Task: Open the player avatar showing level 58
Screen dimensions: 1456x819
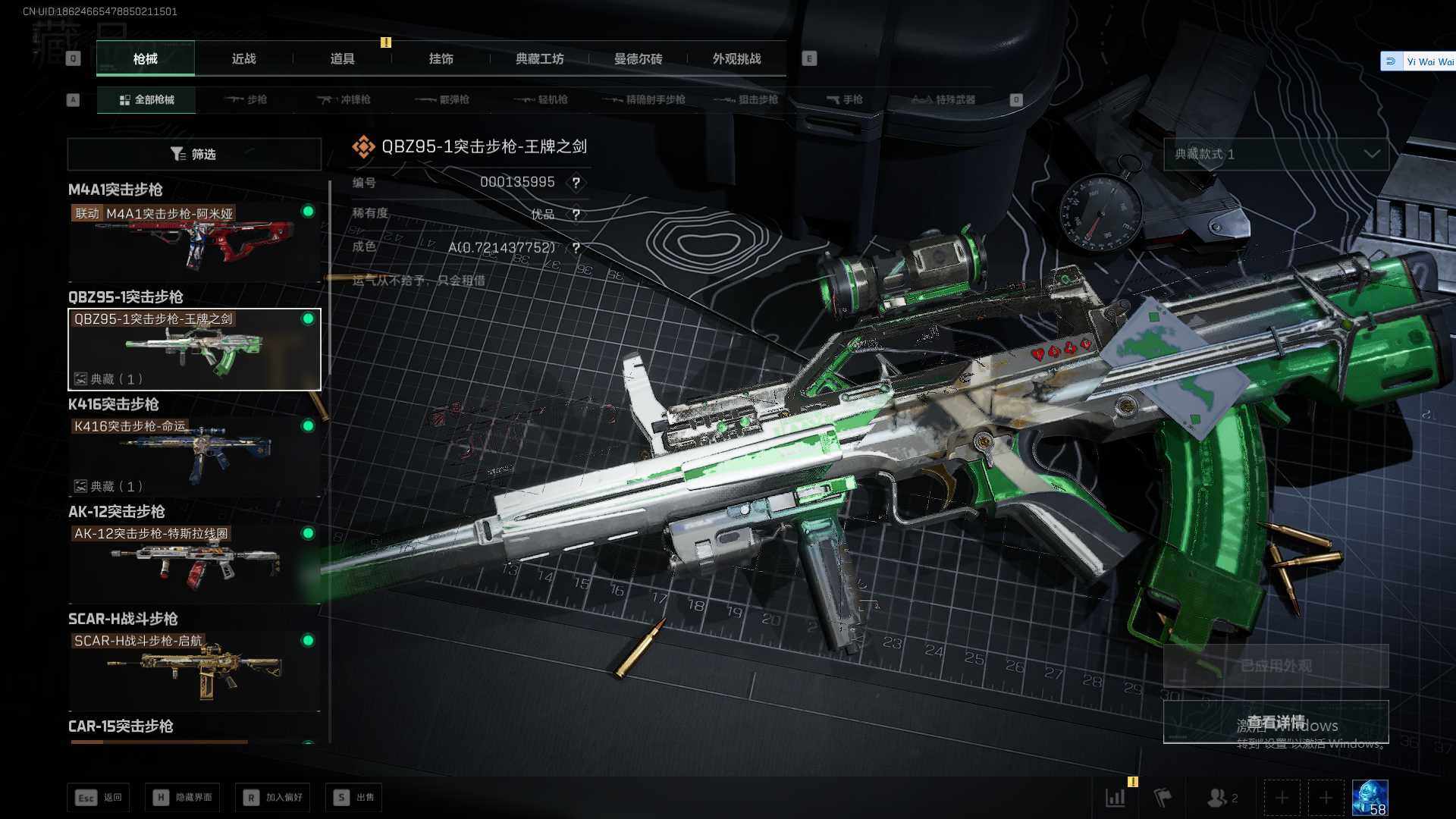Action: 1370,798
